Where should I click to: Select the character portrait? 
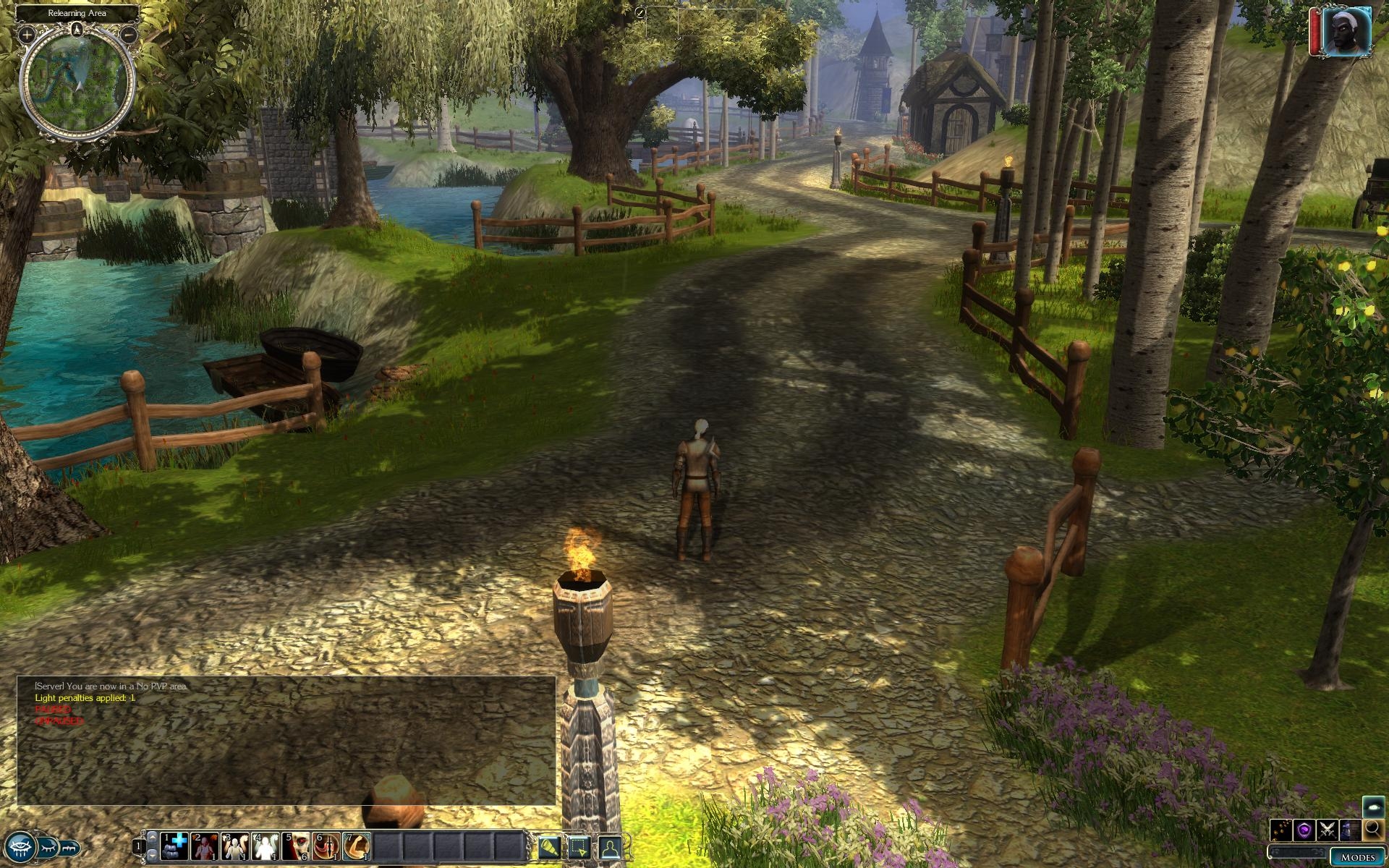tap(1346, 30)
